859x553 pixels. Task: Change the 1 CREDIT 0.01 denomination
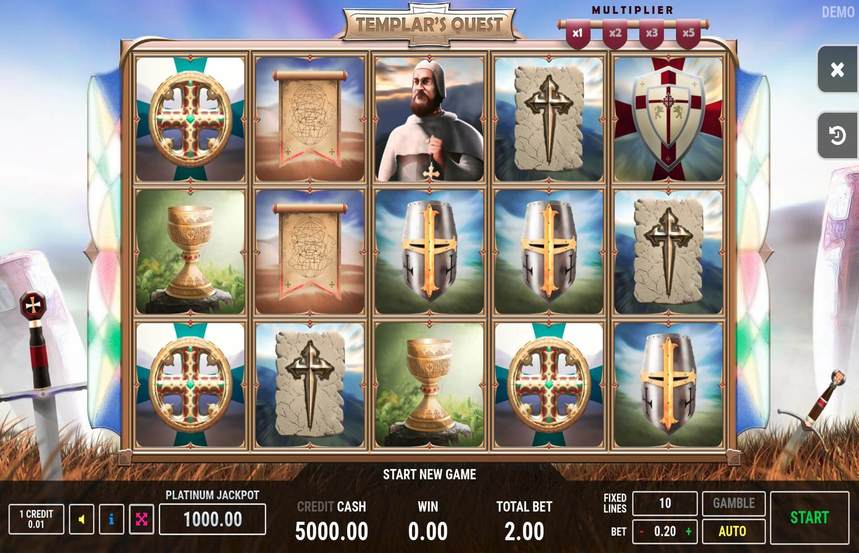[35, 519]
